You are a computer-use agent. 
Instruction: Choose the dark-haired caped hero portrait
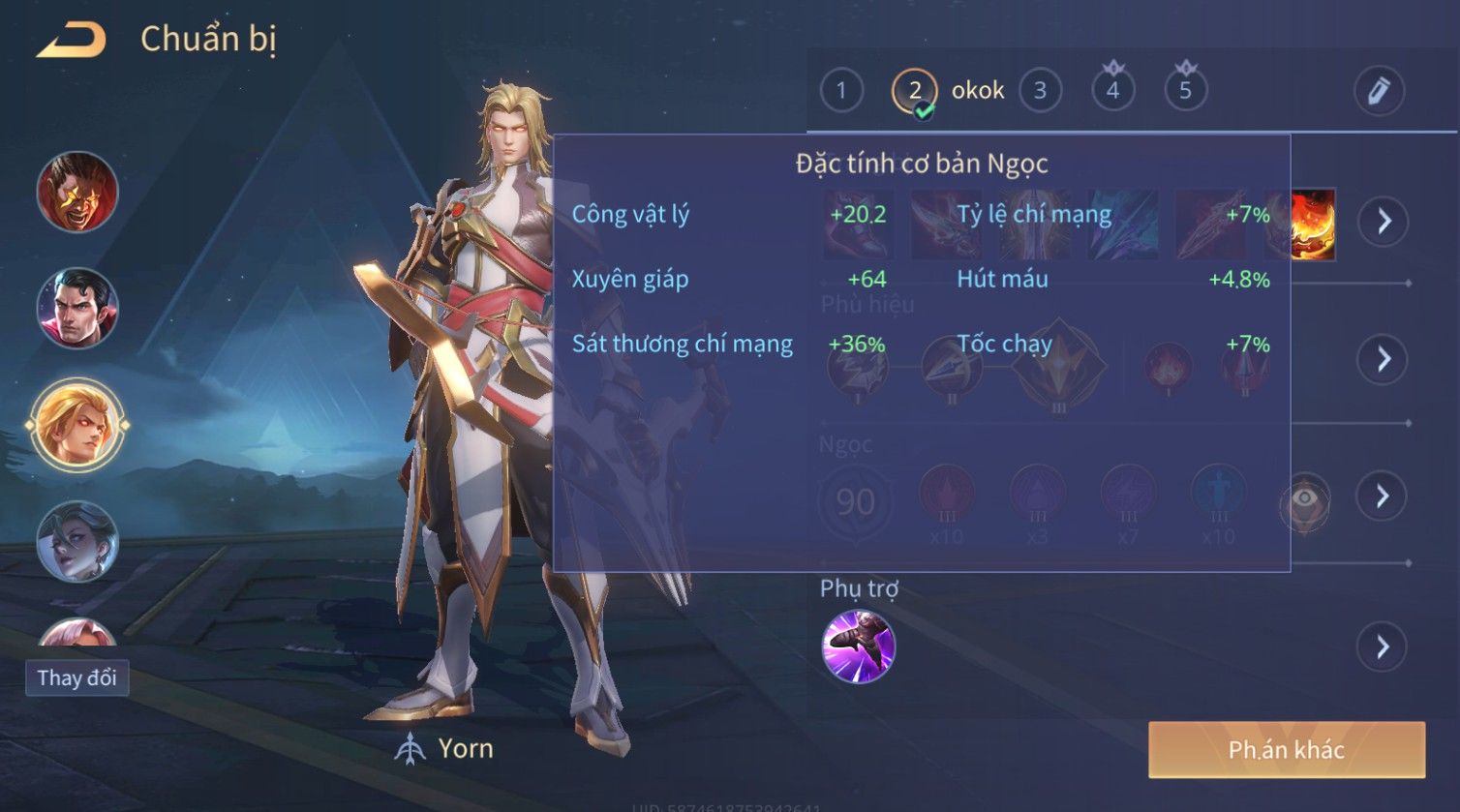(77, 308)
